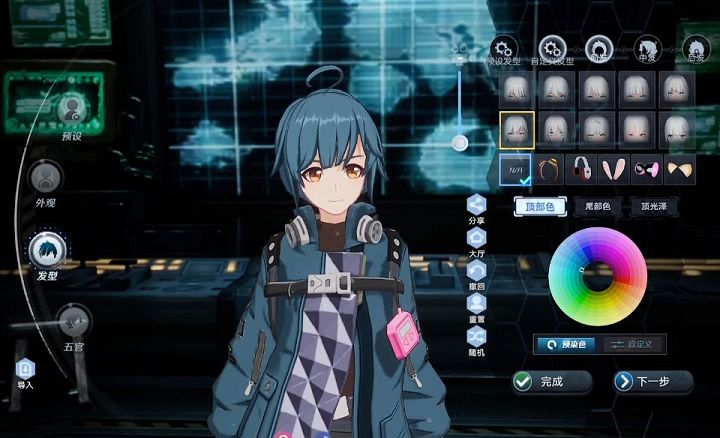Viewport: 720px width, 438px height.
Task: Randomize the look with 随机
Action: pyautogui.click(x=476, y=338)
